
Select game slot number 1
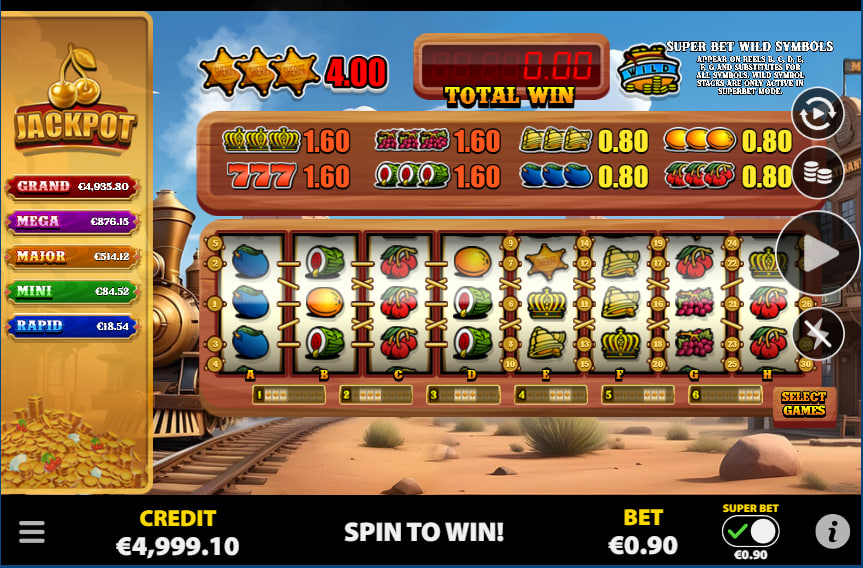coord(289,395)
